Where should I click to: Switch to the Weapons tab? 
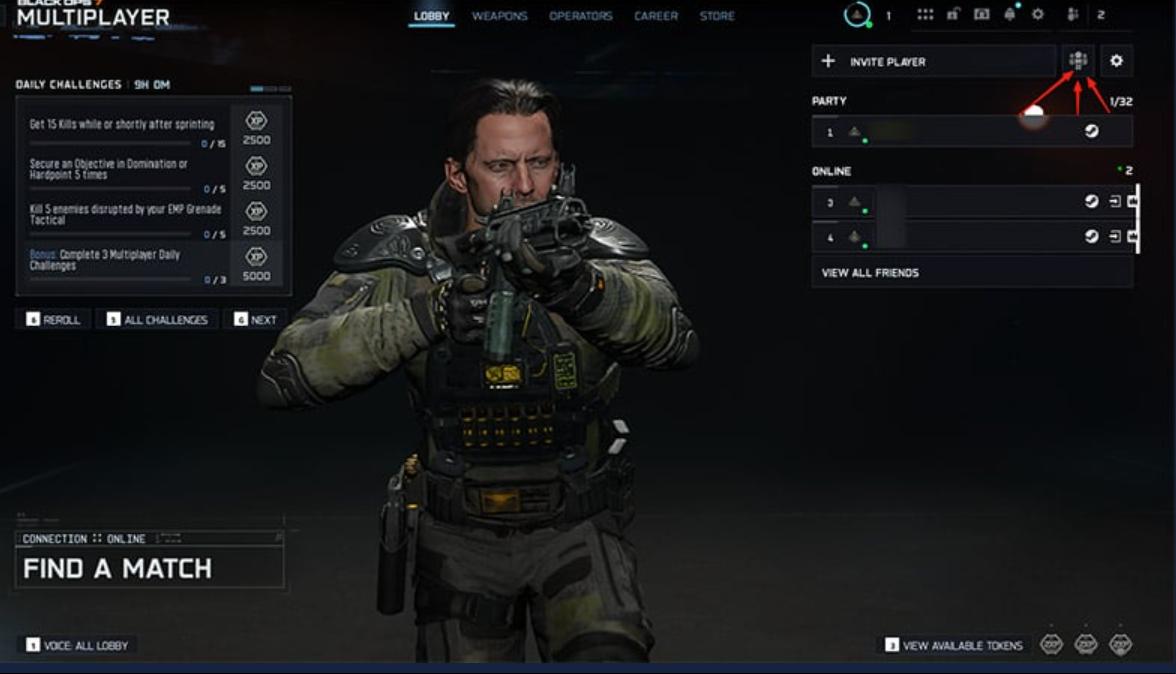point(499,16)
